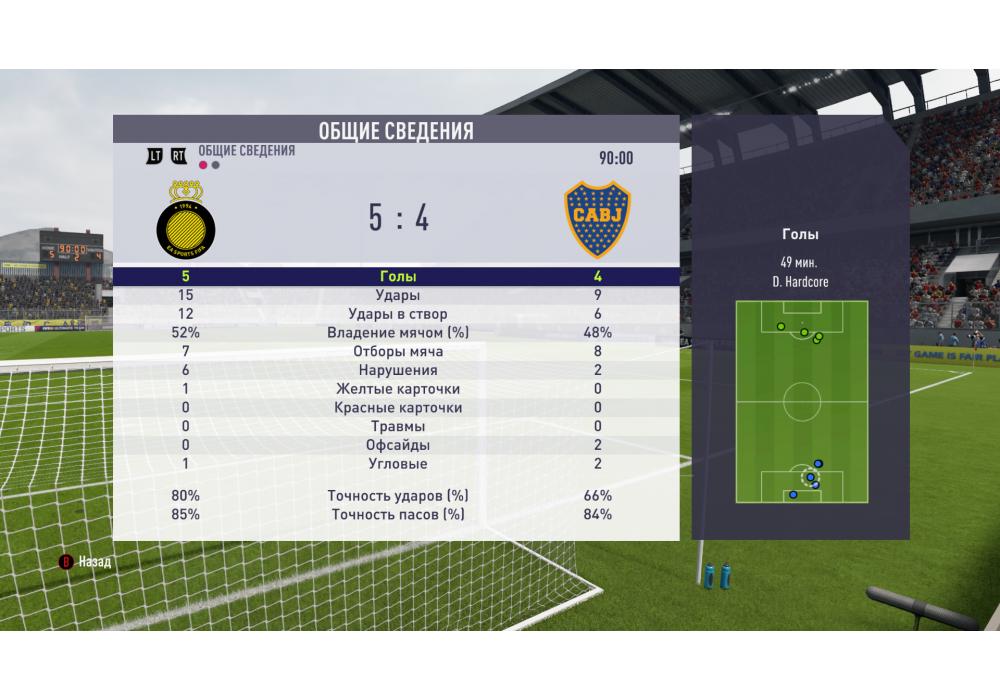Select the Травмы stat row

click(x=396, y=427)
